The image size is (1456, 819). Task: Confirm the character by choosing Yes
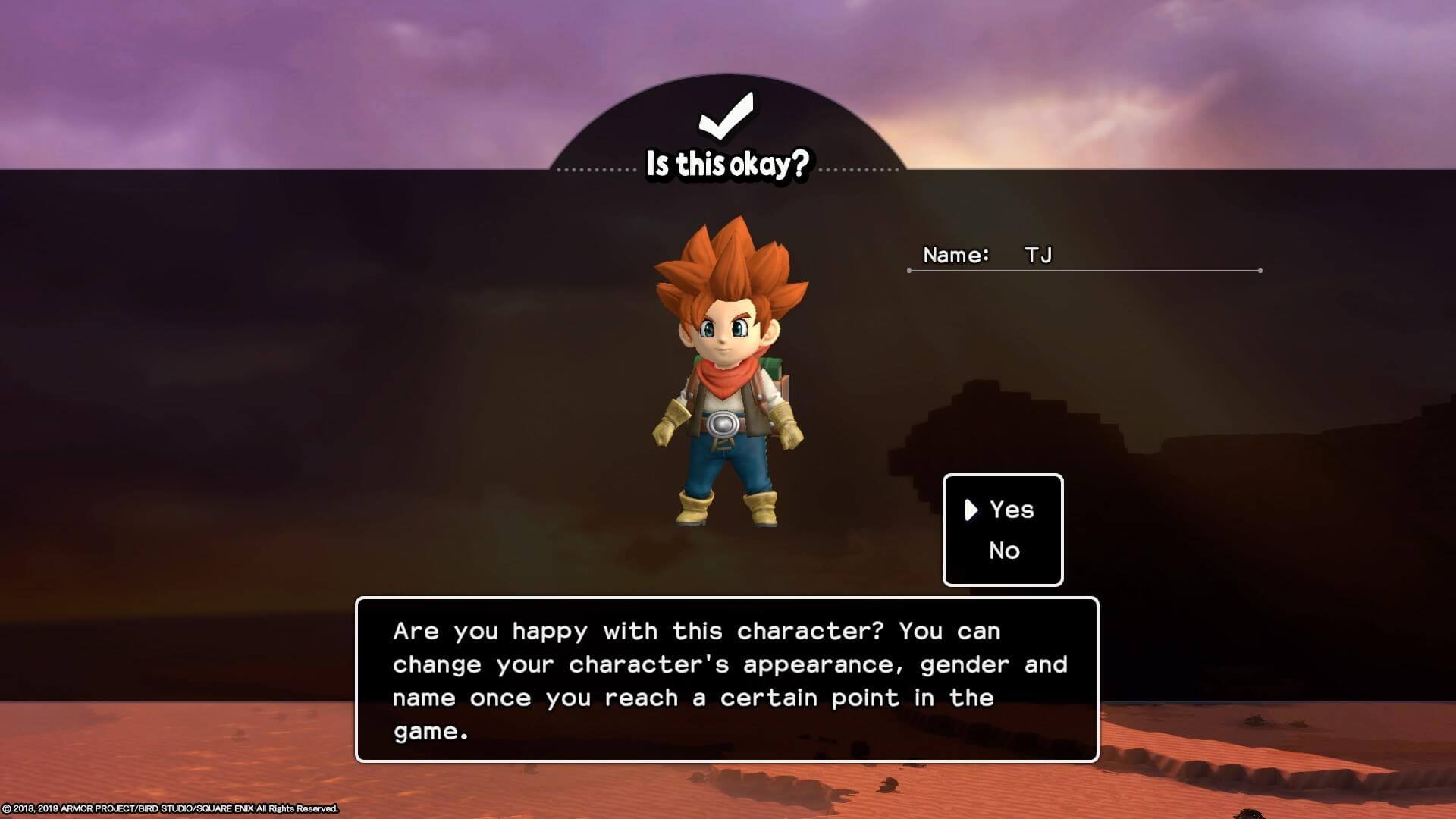point(1011,510)
